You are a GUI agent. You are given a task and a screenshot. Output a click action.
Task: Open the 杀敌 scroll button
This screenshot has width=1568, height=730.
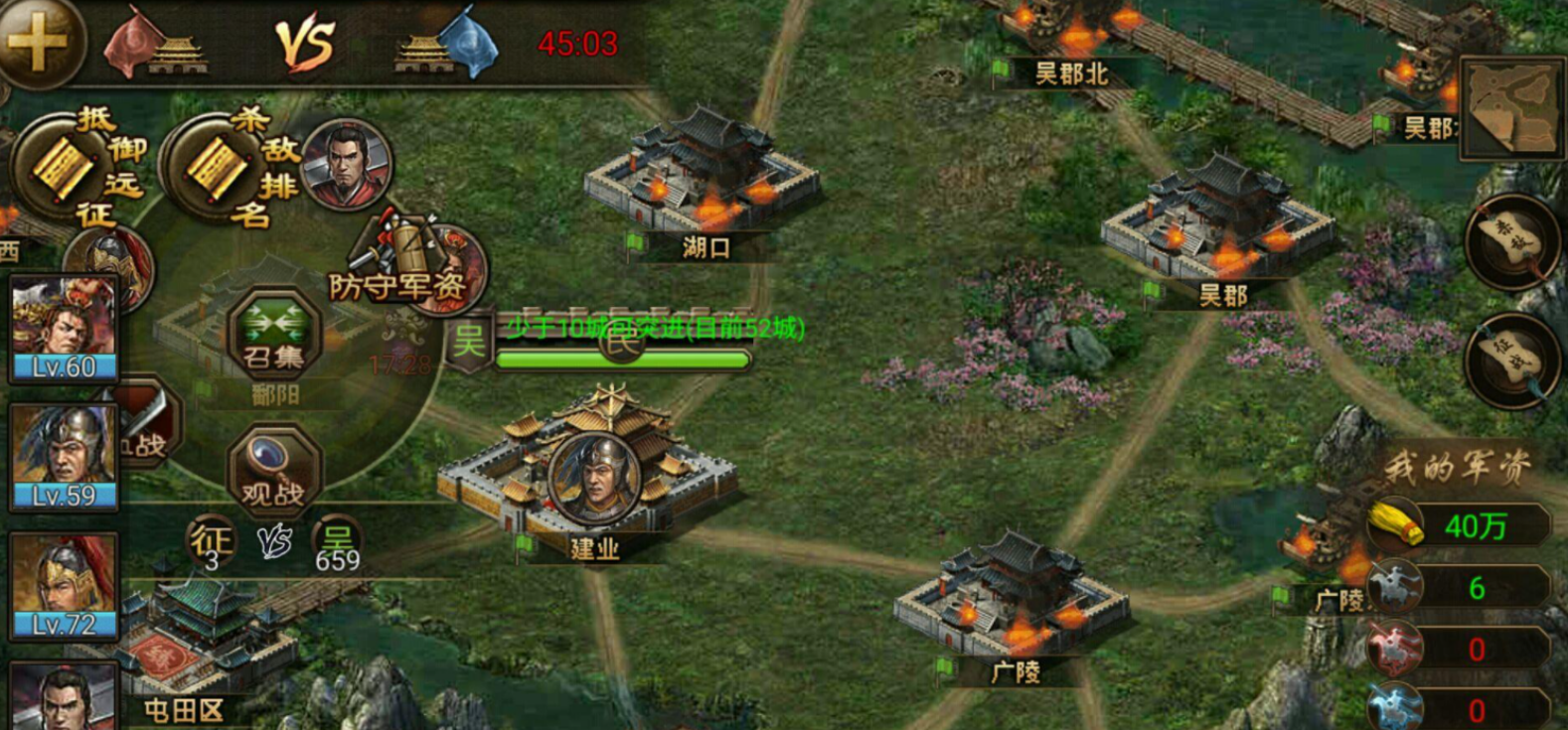(x=1511, y=242)
